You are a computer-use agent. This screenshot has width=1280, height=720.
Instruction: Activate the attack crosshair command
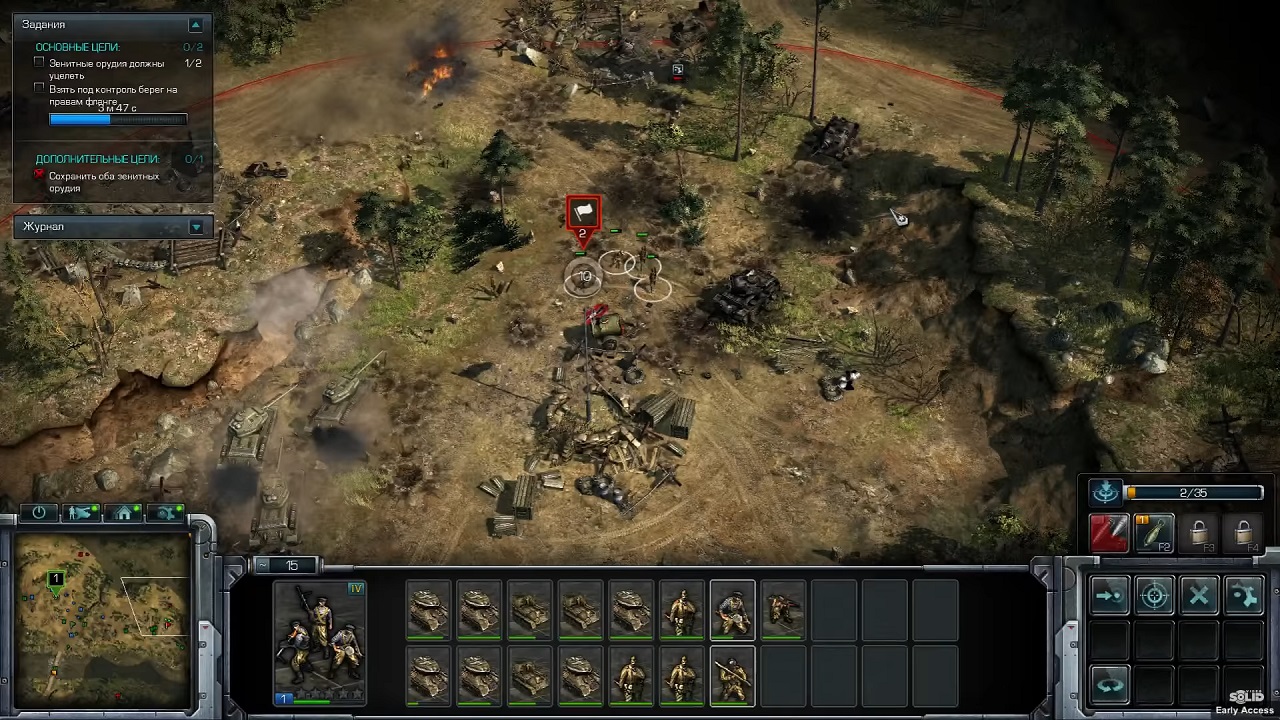click(x=1154, y=596)
